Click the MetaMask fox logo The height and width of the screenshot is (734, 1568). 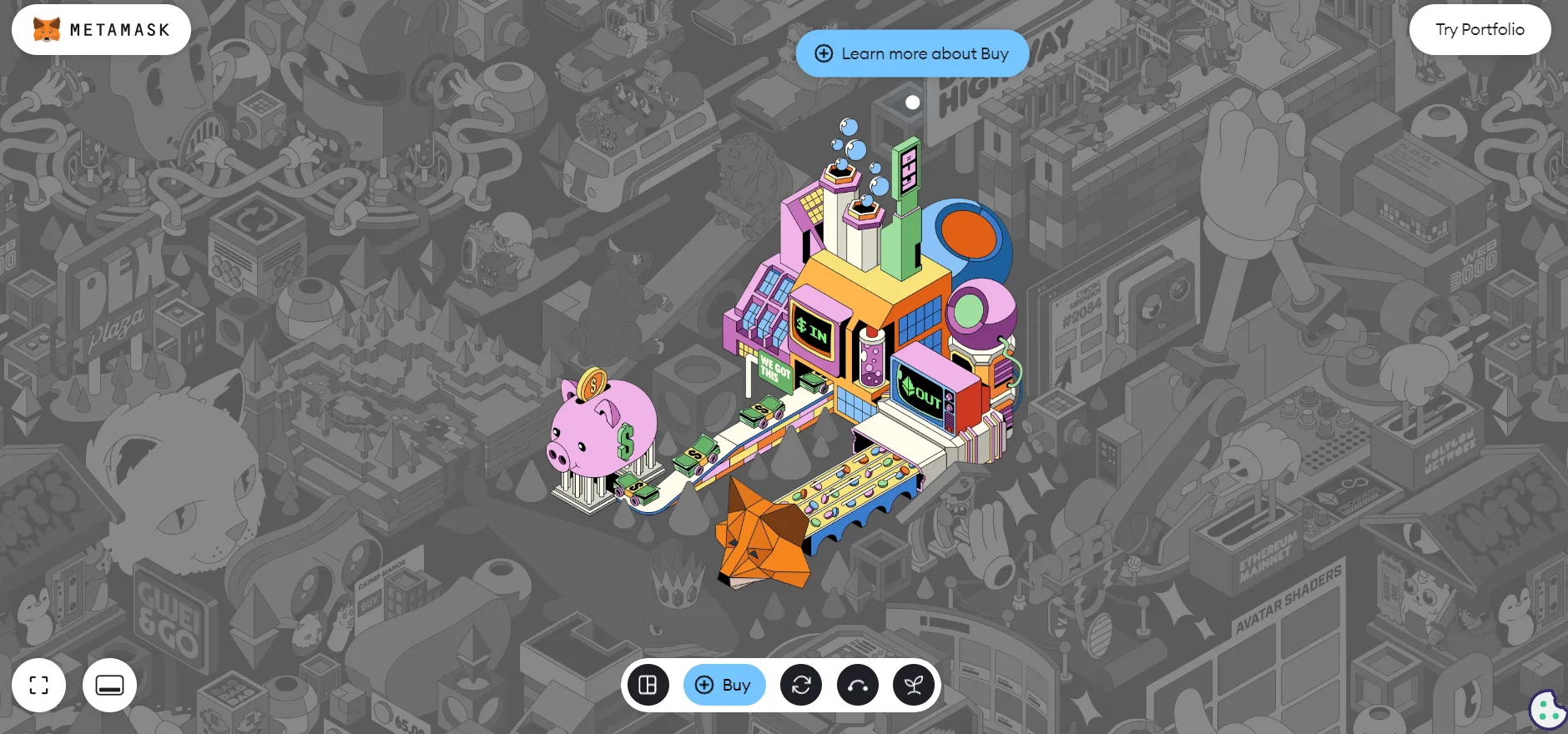[x=47, y=30]
